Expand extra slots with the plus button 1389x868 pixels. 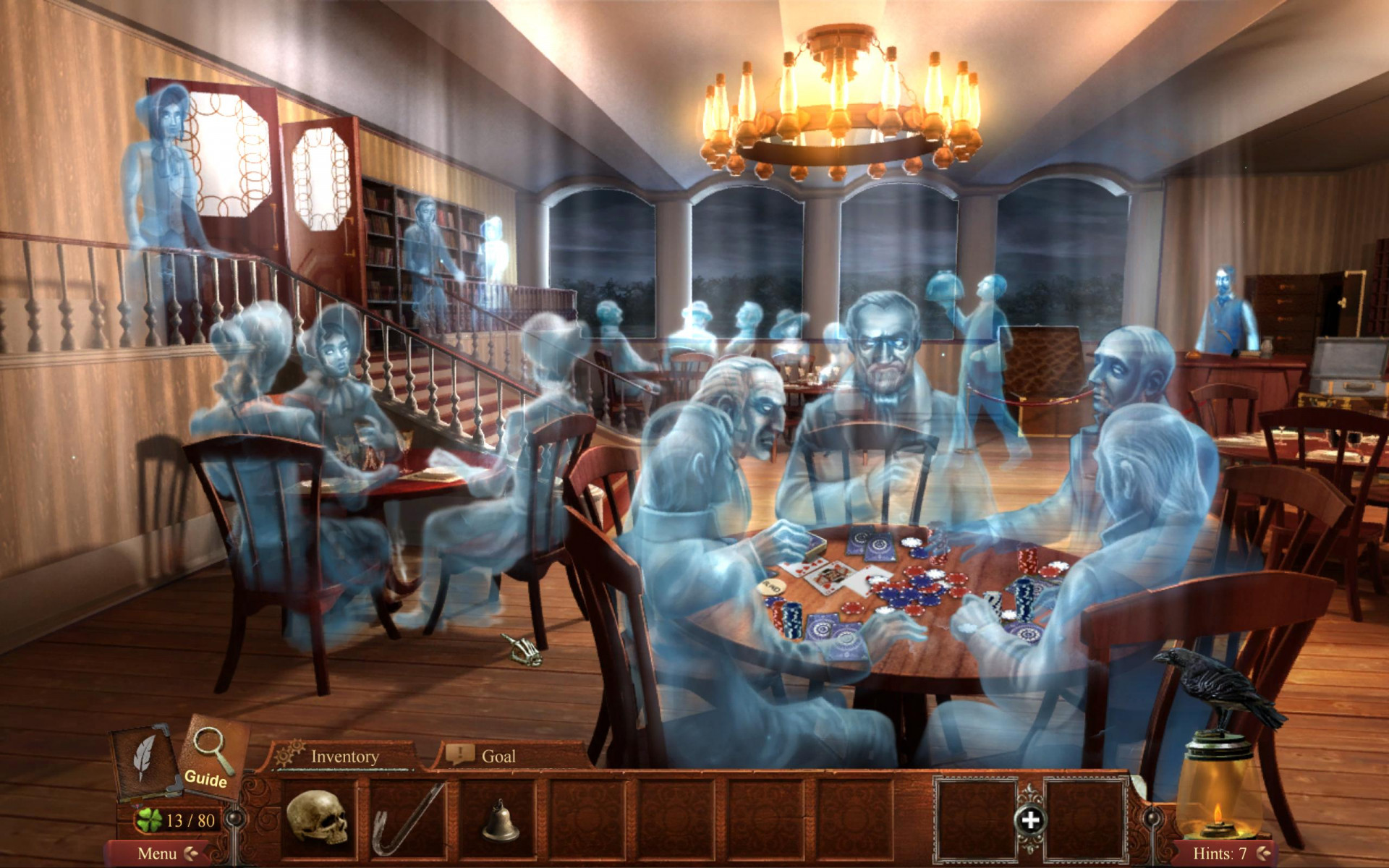(1031, 821)
